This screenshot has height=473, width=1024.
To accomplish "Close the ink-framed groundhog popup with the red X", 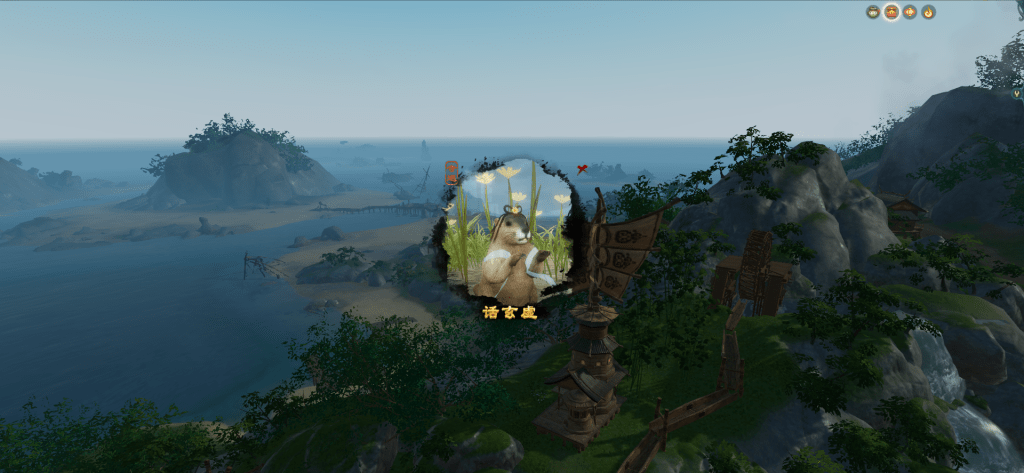I will tap(582, 169).
